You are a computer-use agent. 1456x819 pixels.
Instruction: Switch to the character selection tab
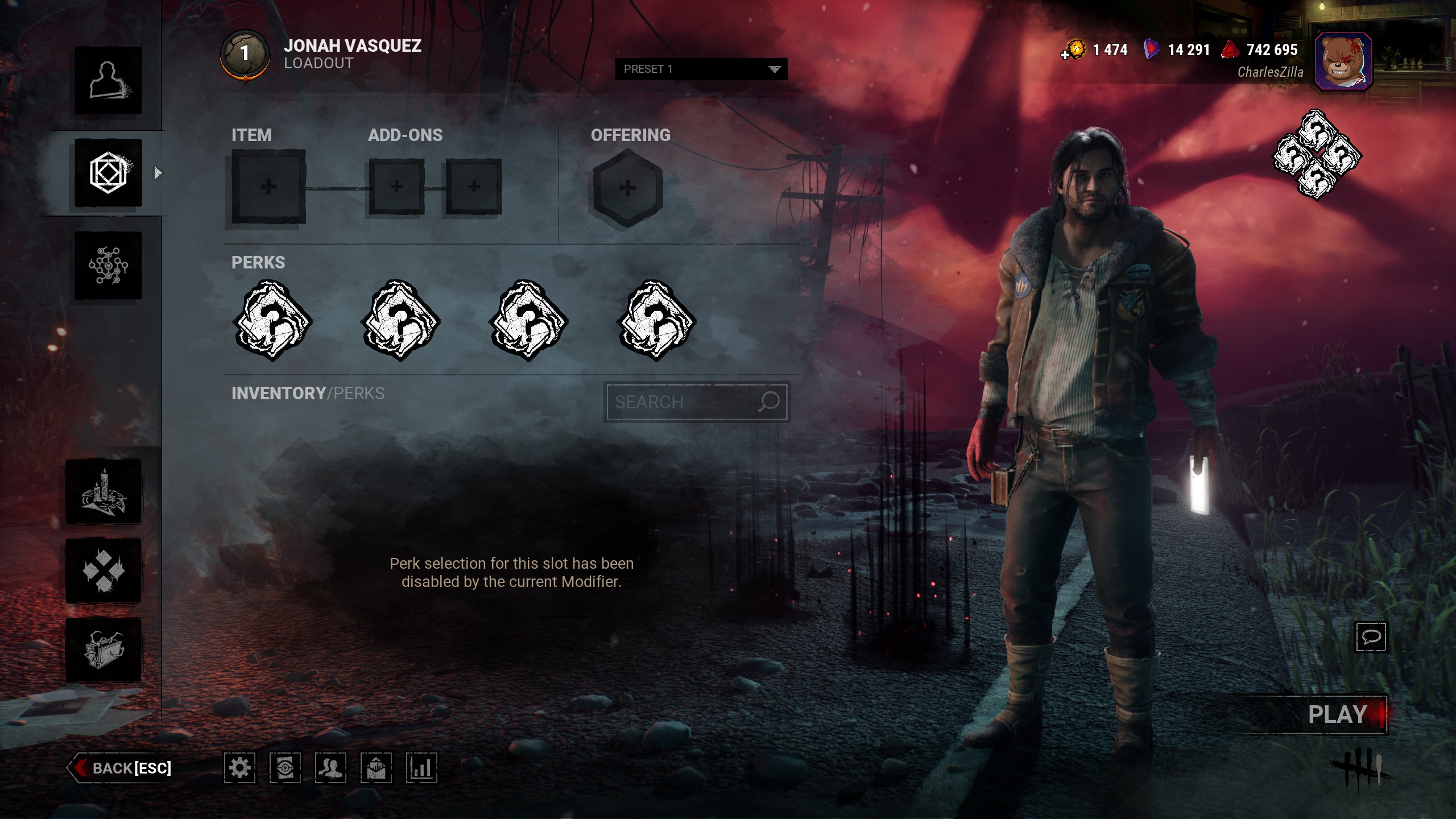pos(108,80)
